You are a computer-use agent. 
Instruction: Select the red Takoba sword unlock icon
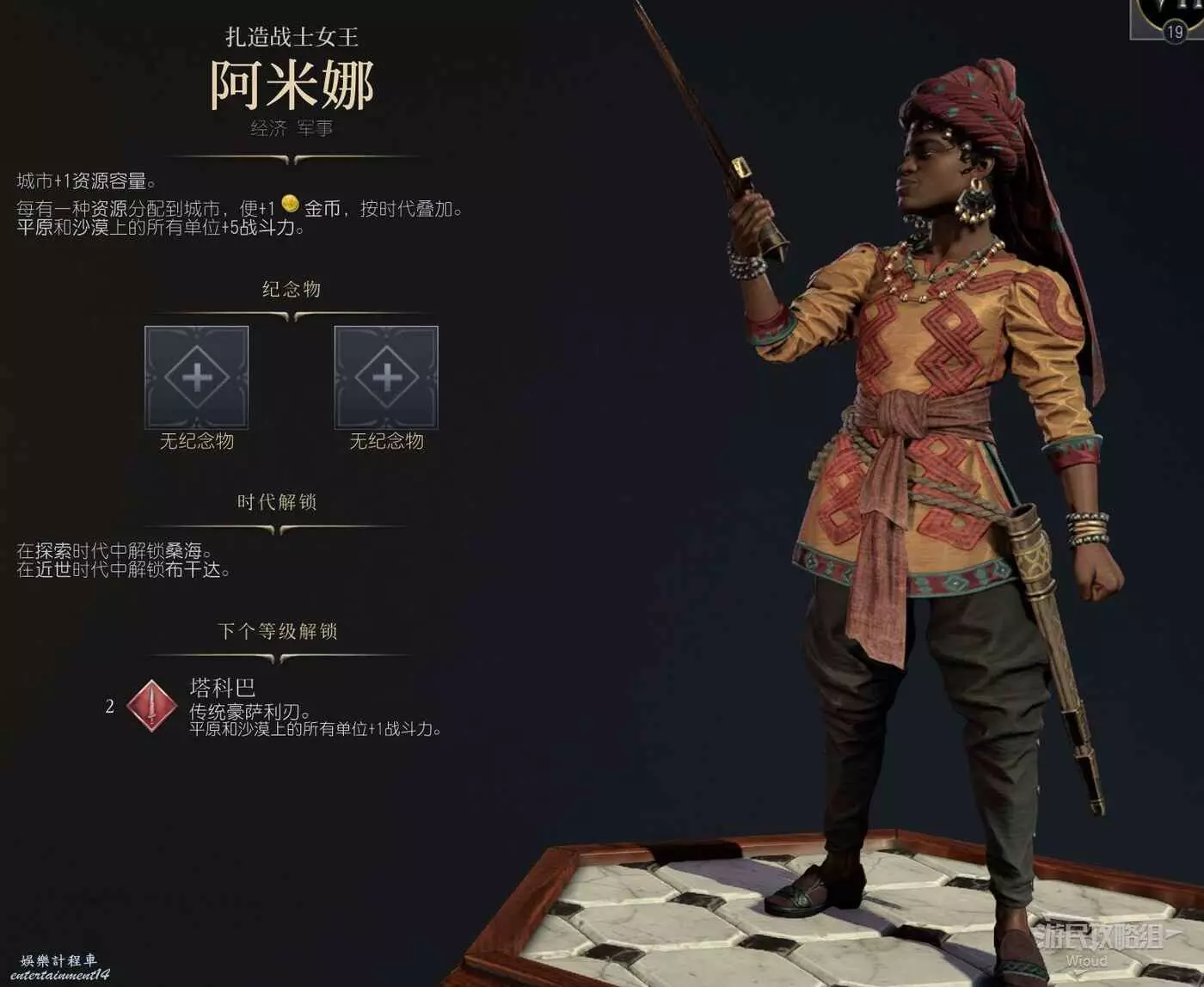click(x=152, y=706)
